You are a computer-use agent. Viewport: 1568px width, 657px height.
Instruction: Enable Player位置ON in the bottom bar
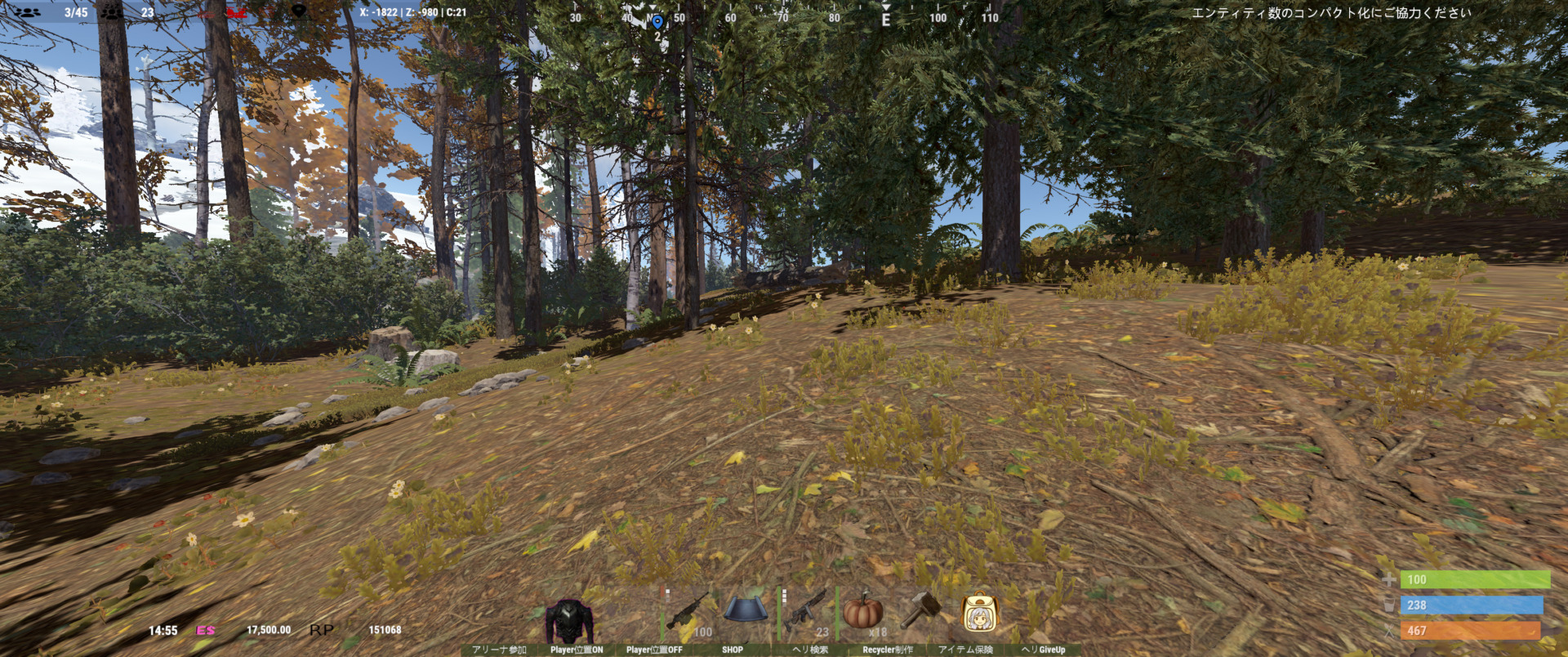[x=577, y=648]
